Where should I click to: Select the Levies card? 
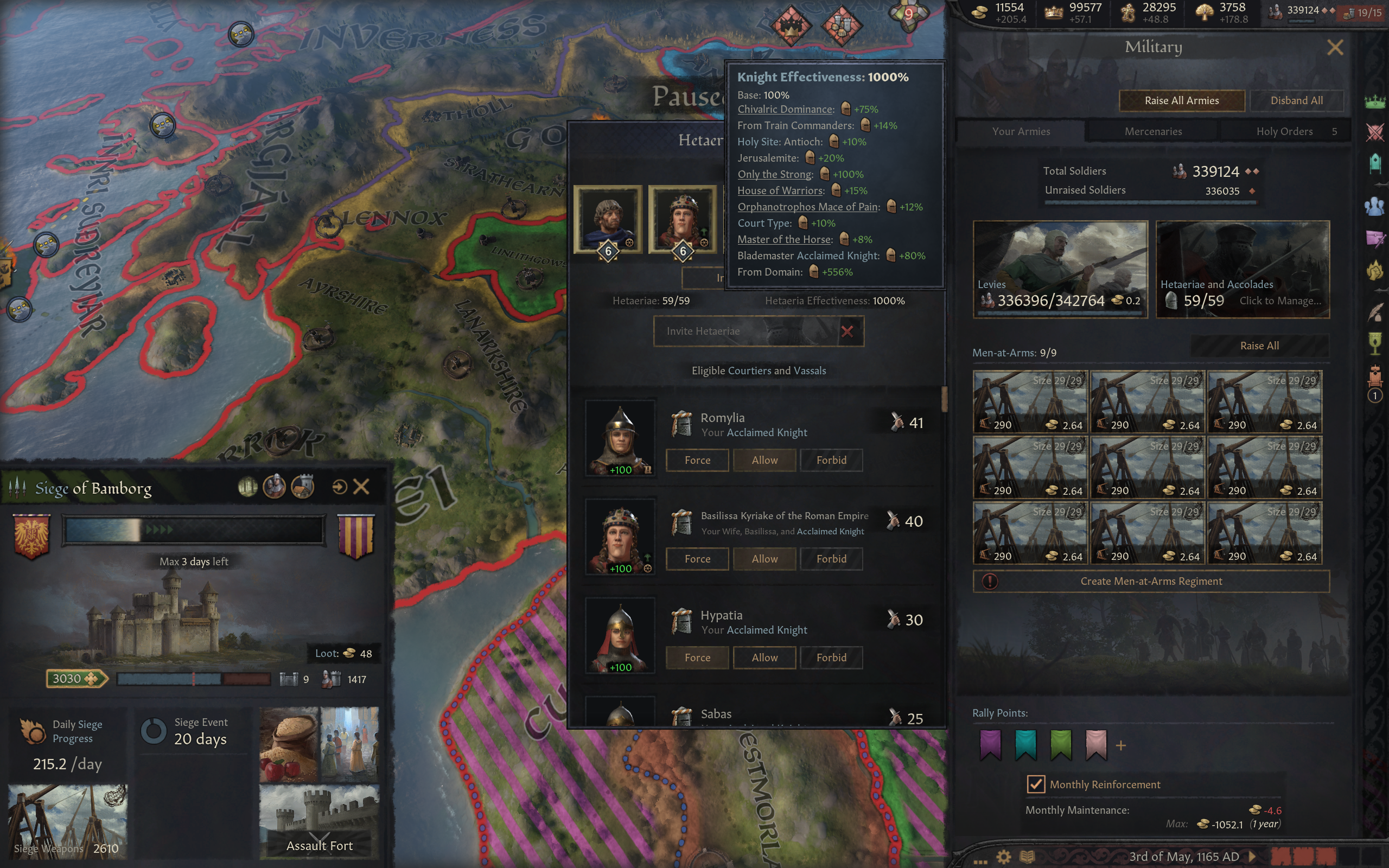coord(1060,269)
